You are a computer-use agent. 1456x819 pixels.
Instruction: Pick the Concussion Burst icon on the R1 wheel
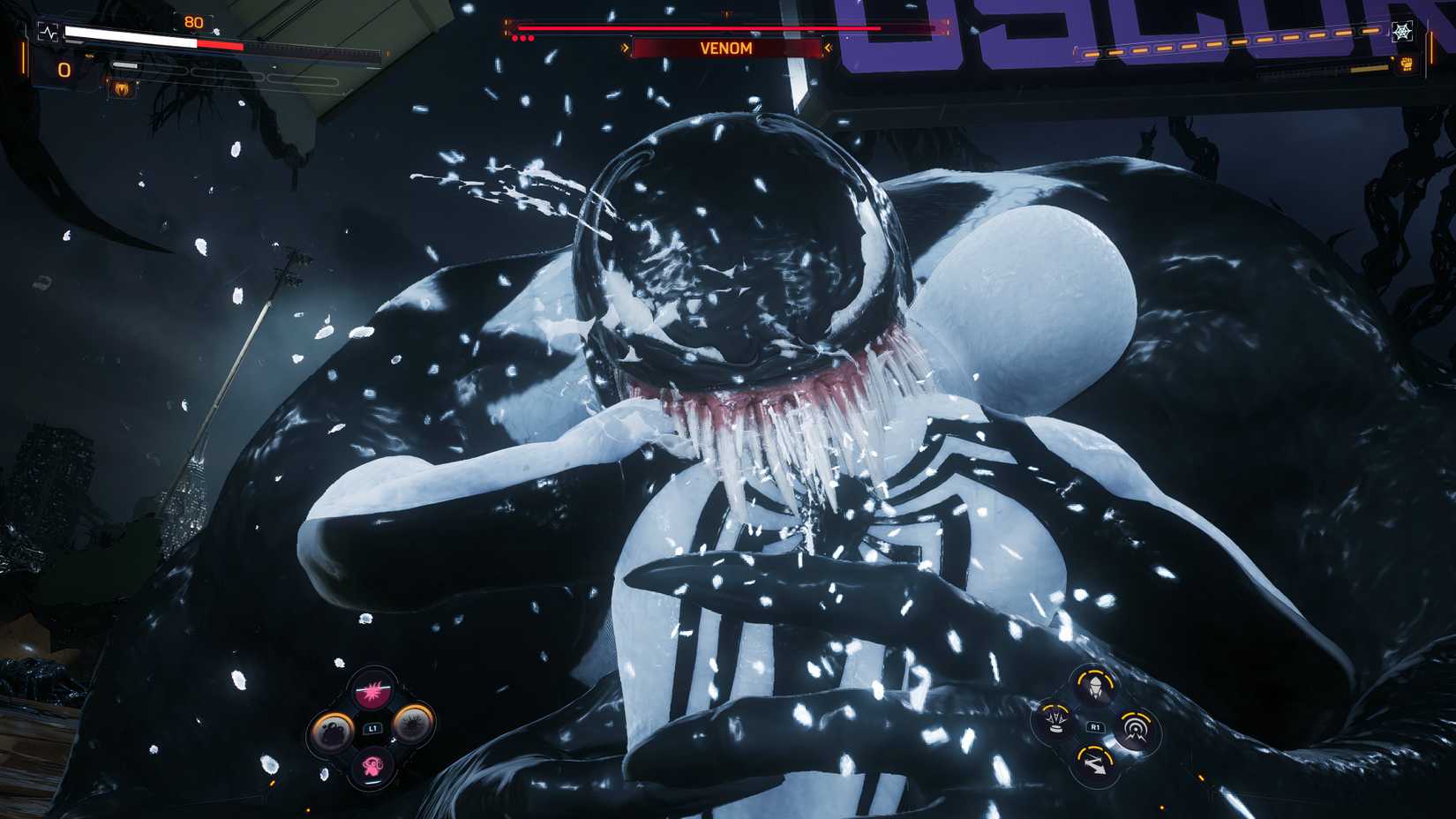(x=1135, y=726)
